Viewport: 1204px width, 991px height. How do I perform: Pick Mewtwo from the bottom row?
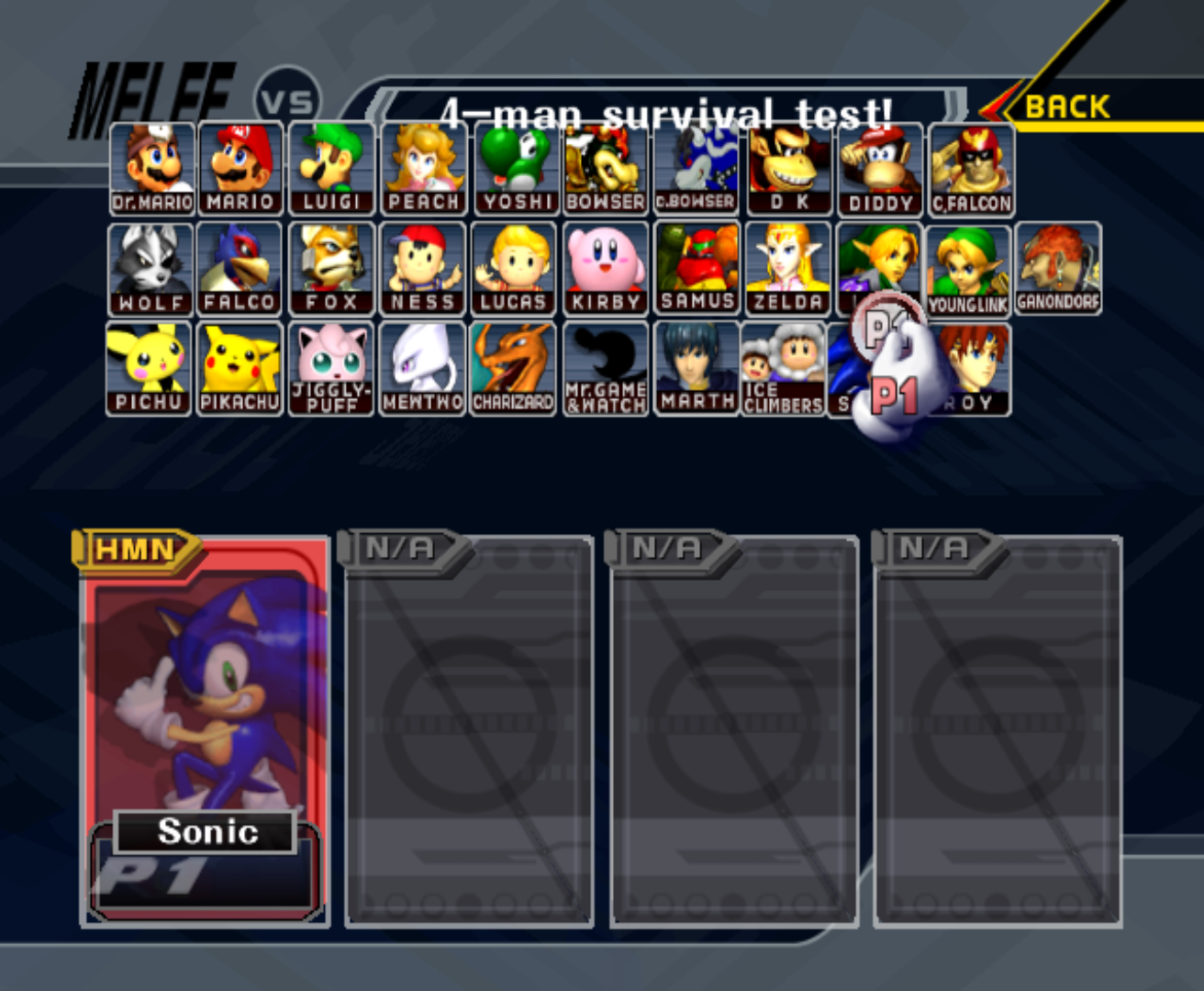point(422,367)
